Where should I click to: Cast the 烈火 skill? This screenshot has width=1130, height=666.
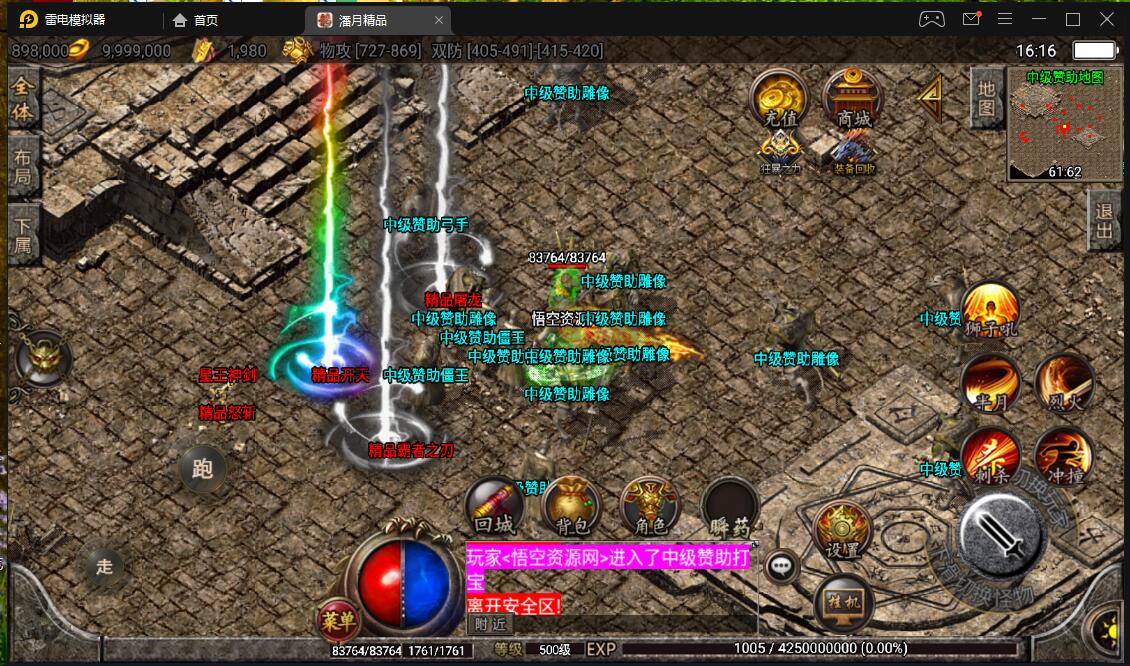1064,383
